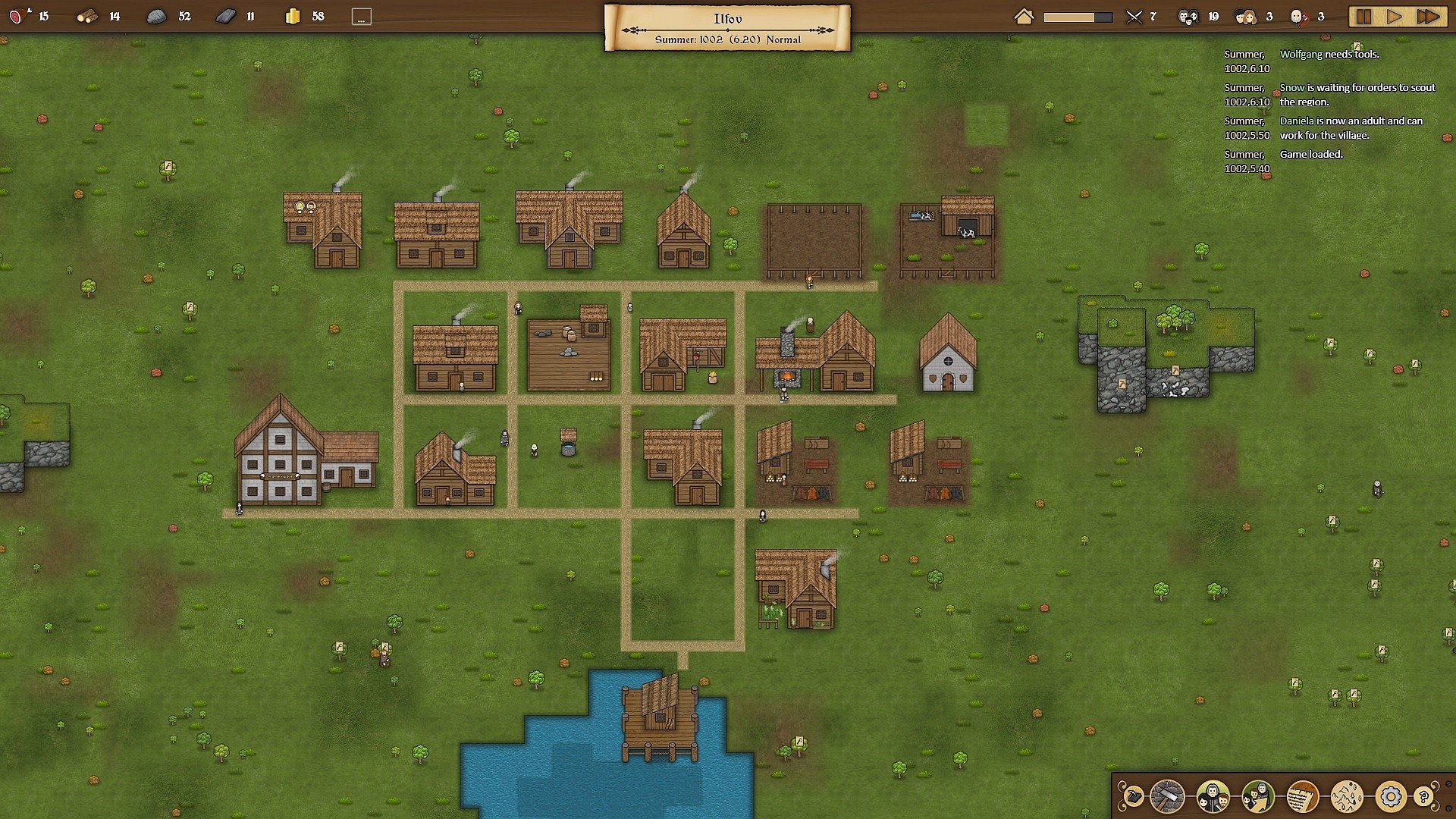Open the parchment scroll log
Image resolution: width=1456 pixels, height=819 pixels.
coord(1302,797)
